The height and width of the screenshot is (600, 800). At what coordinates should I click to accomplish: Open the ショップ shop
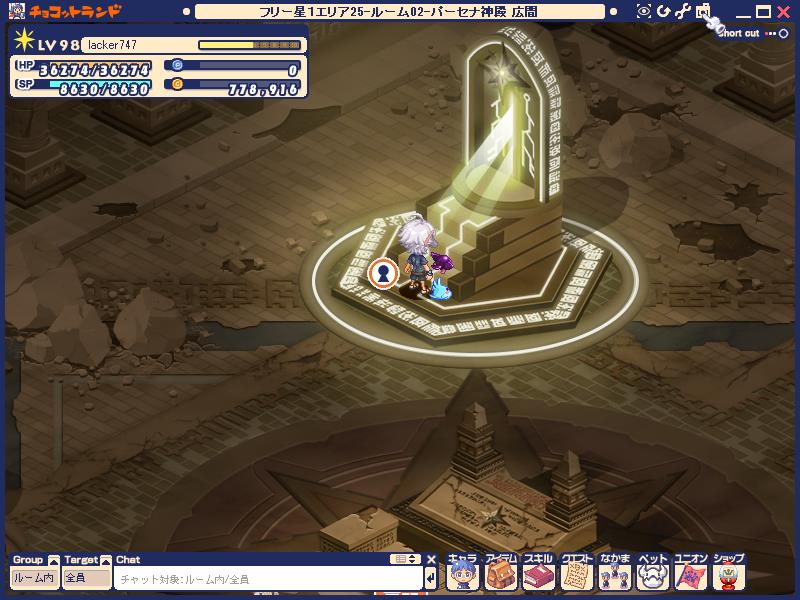[729, 575]
